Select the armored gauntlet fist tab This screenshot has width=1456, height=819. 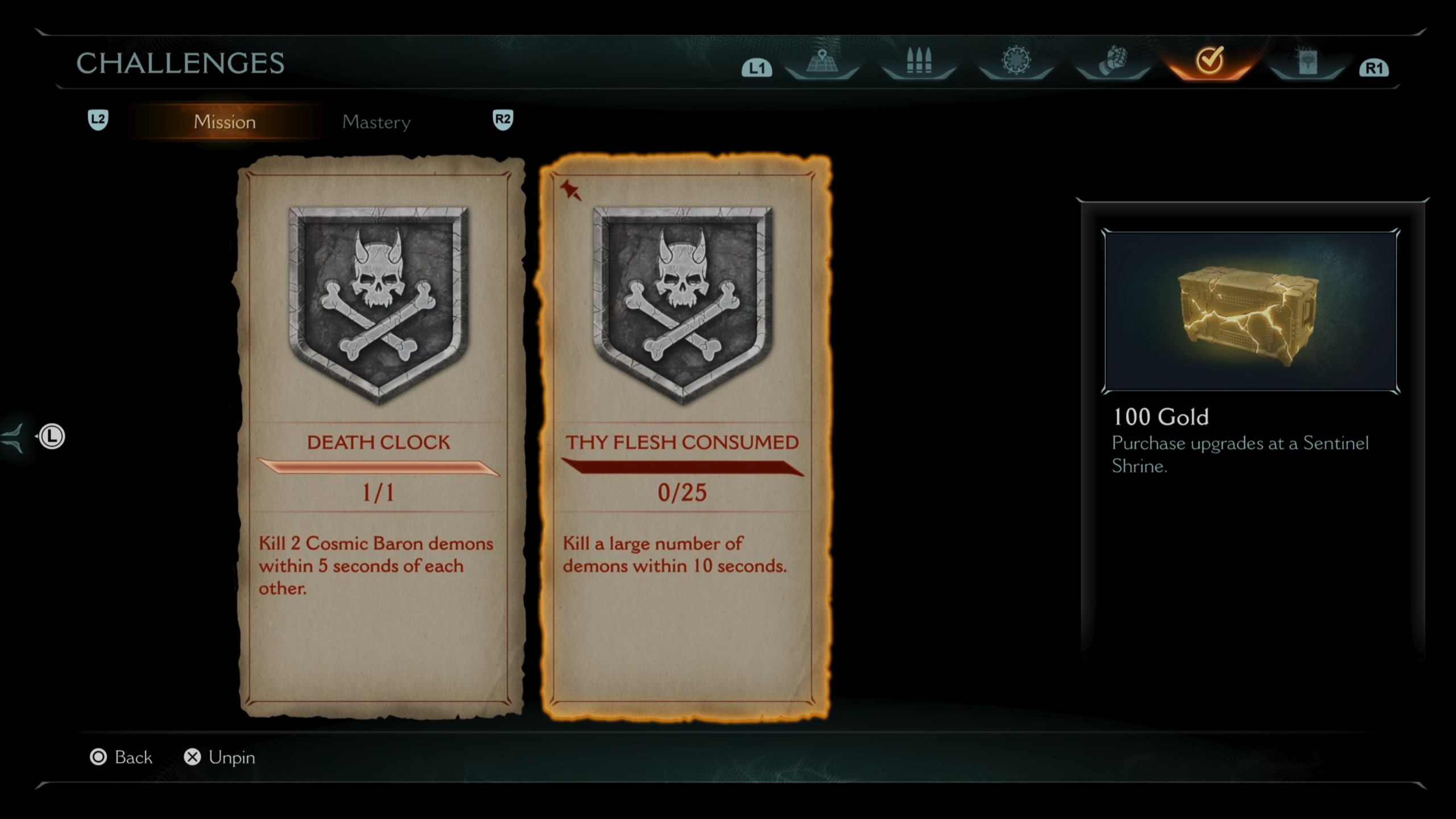1113,61
